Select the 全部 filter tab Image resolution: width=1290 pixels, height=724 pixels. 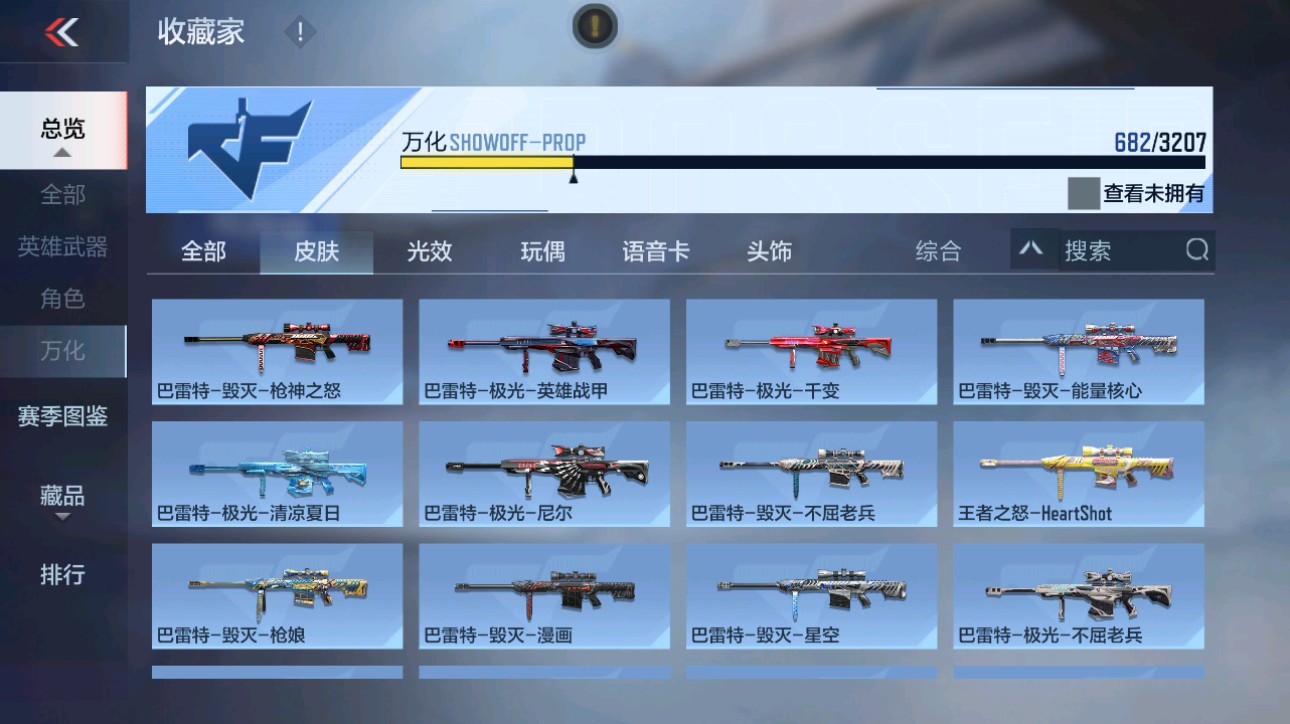pos(207,252)
